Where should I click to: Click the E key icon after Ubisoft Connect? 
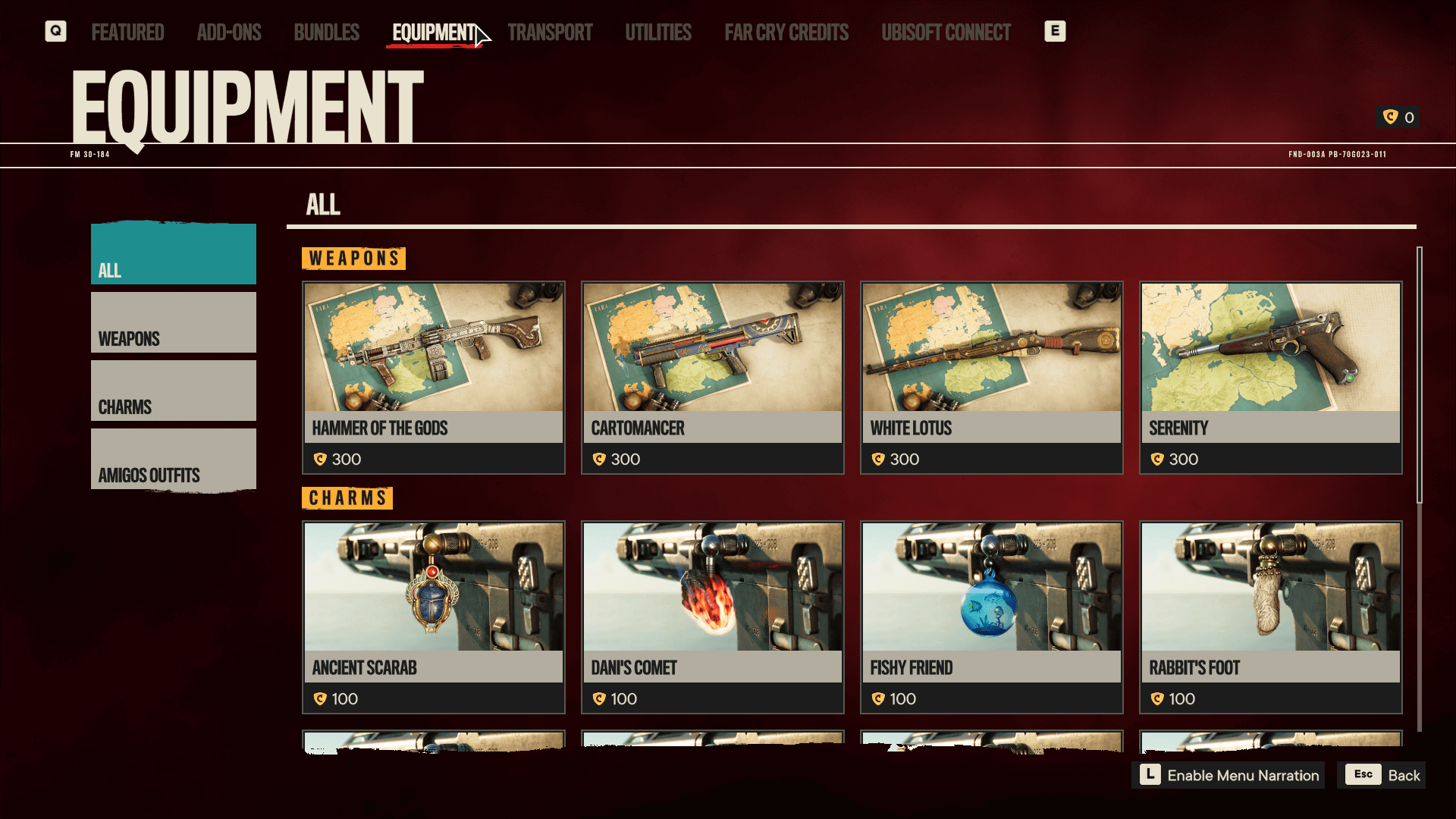[x=1056, y=31]
